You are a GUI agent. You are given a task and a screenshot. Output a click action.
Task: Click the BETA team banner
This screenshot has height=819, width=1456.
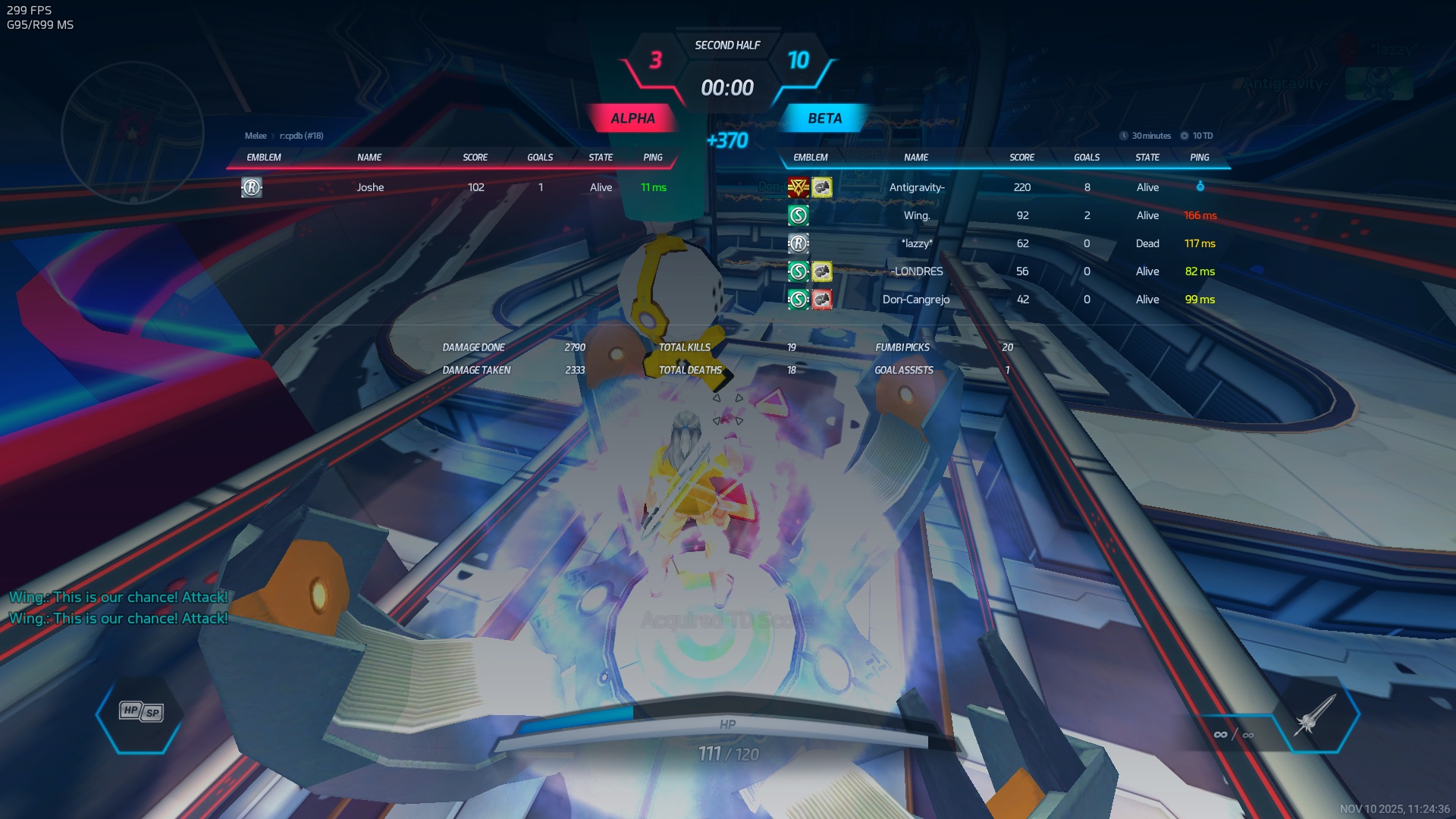tap(824, 118)
